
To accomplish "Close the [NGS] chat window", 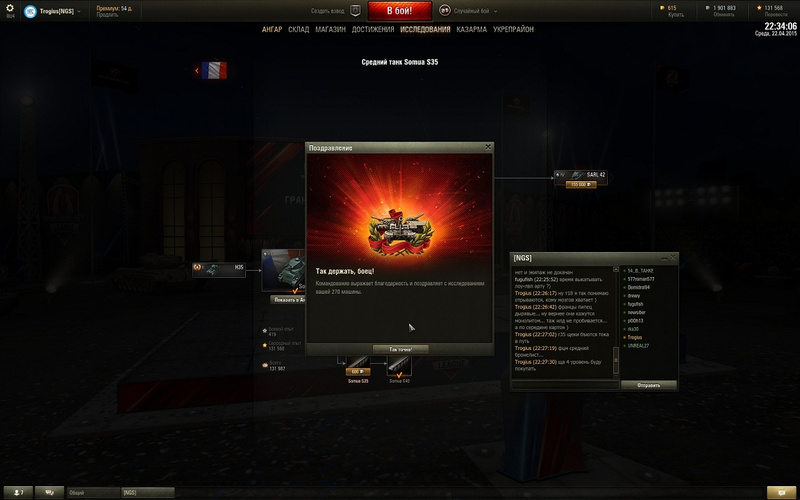I will (x=674, y=258).
